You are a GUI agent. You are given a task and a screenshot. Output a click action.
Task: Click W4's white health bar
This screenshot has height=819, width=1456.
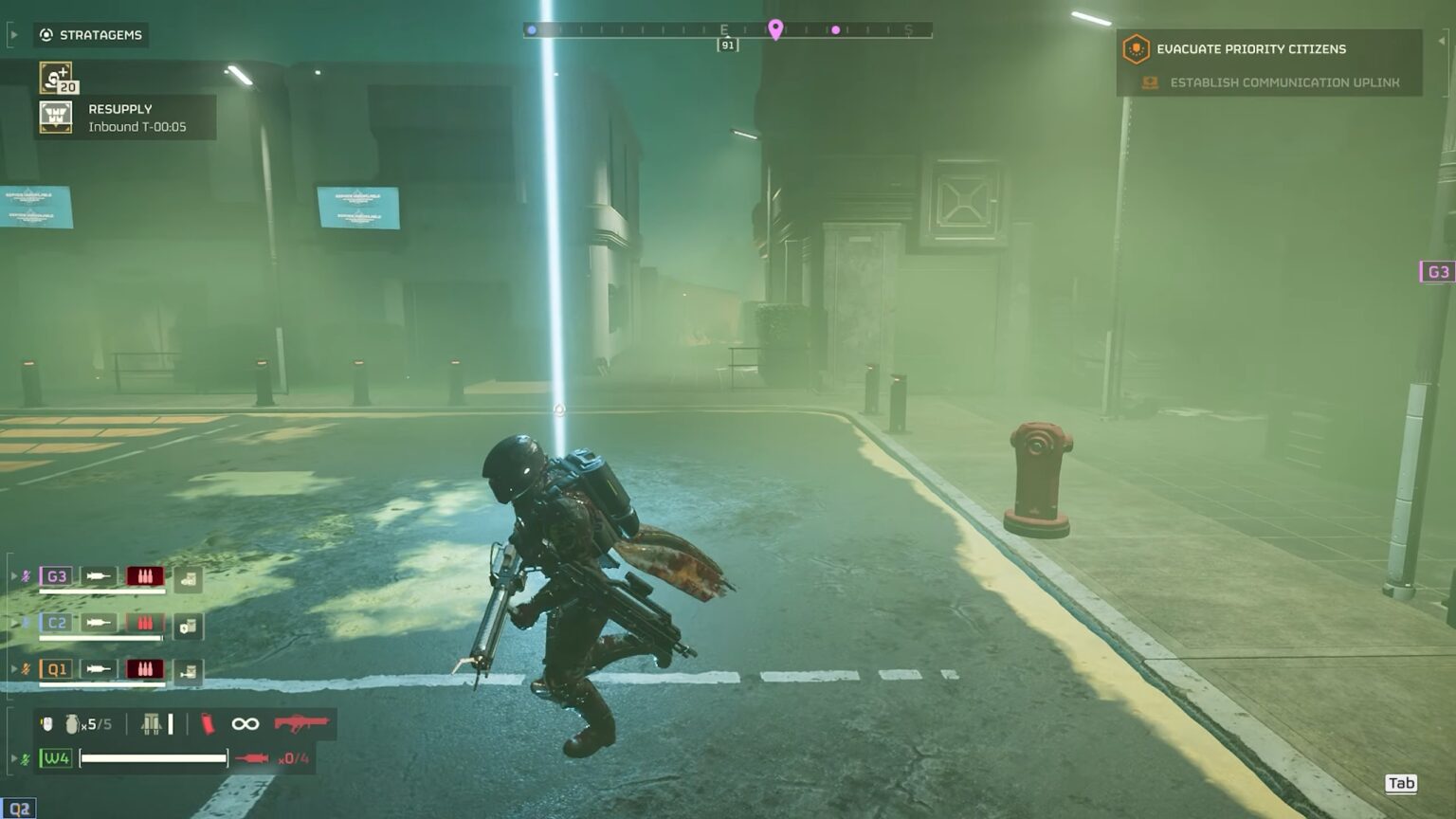pyautogui.click(x=153, y=757)
